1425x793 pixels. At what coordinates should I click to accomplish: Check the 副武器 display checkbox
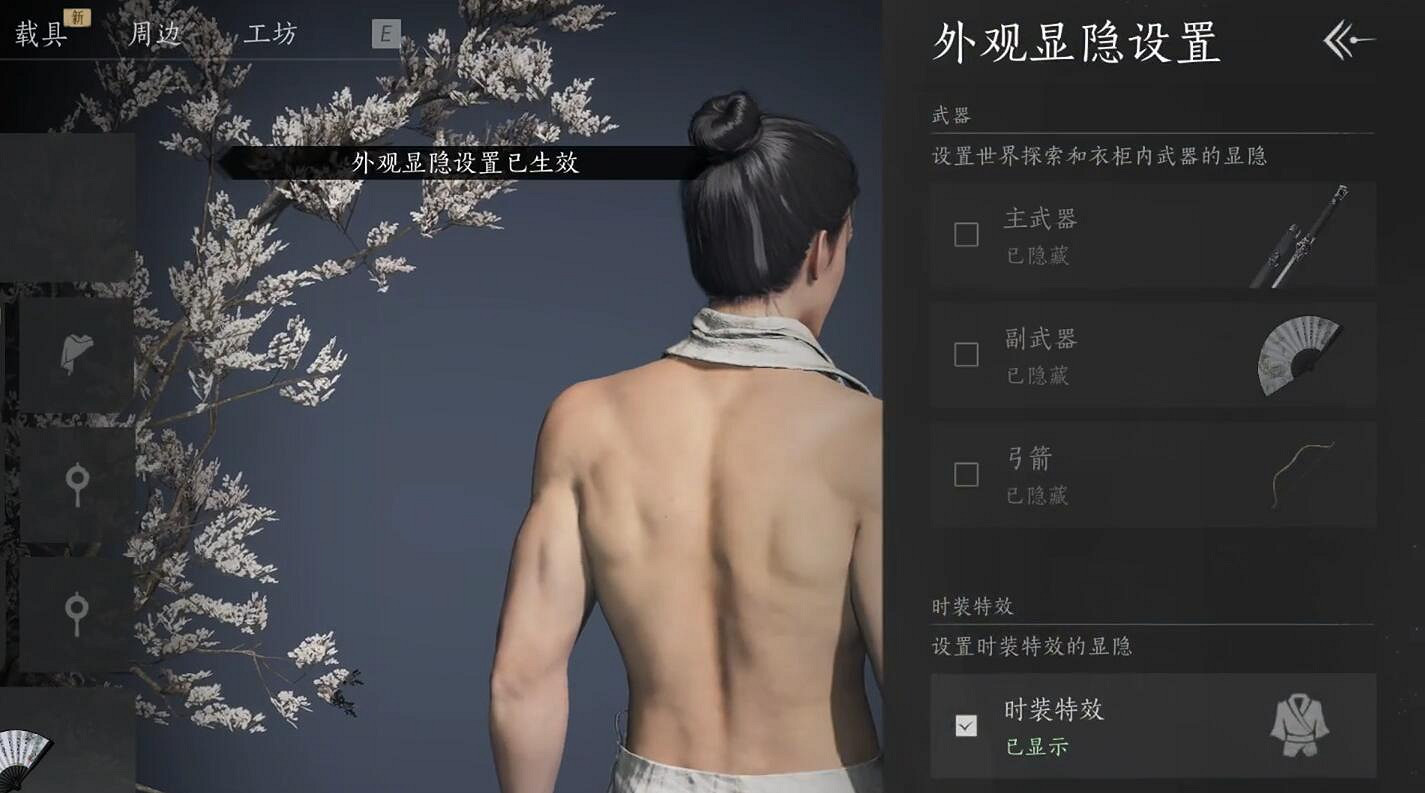point(965,354)
